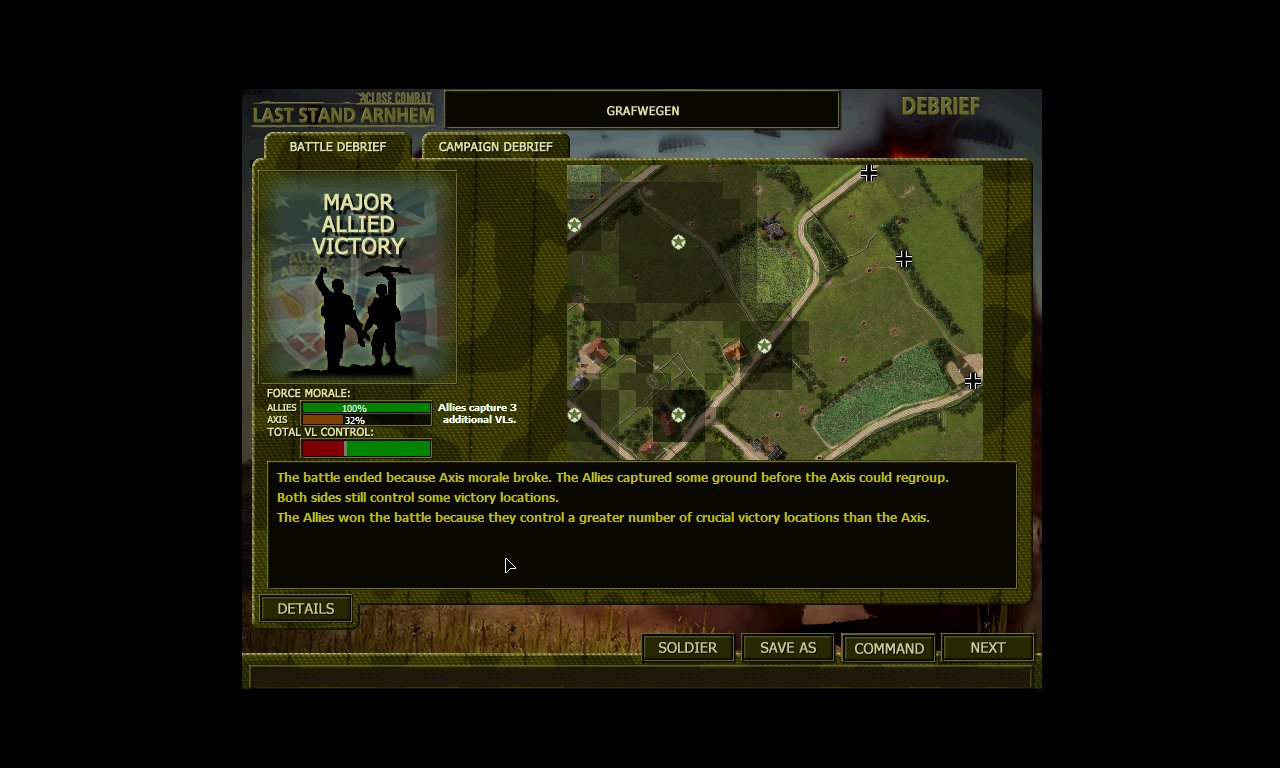Click the German cross marker near the bottom-right corner
The image size is (1280, 768).
(972, 380)
